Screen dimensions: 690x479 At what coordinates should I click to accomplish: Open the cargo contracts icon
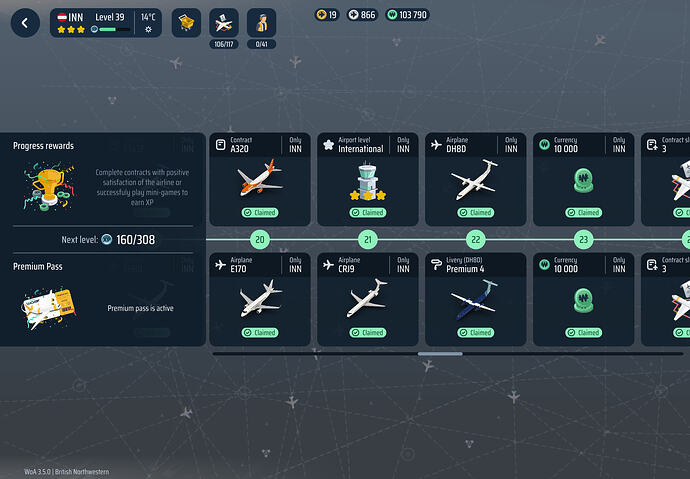click(186, 22)
